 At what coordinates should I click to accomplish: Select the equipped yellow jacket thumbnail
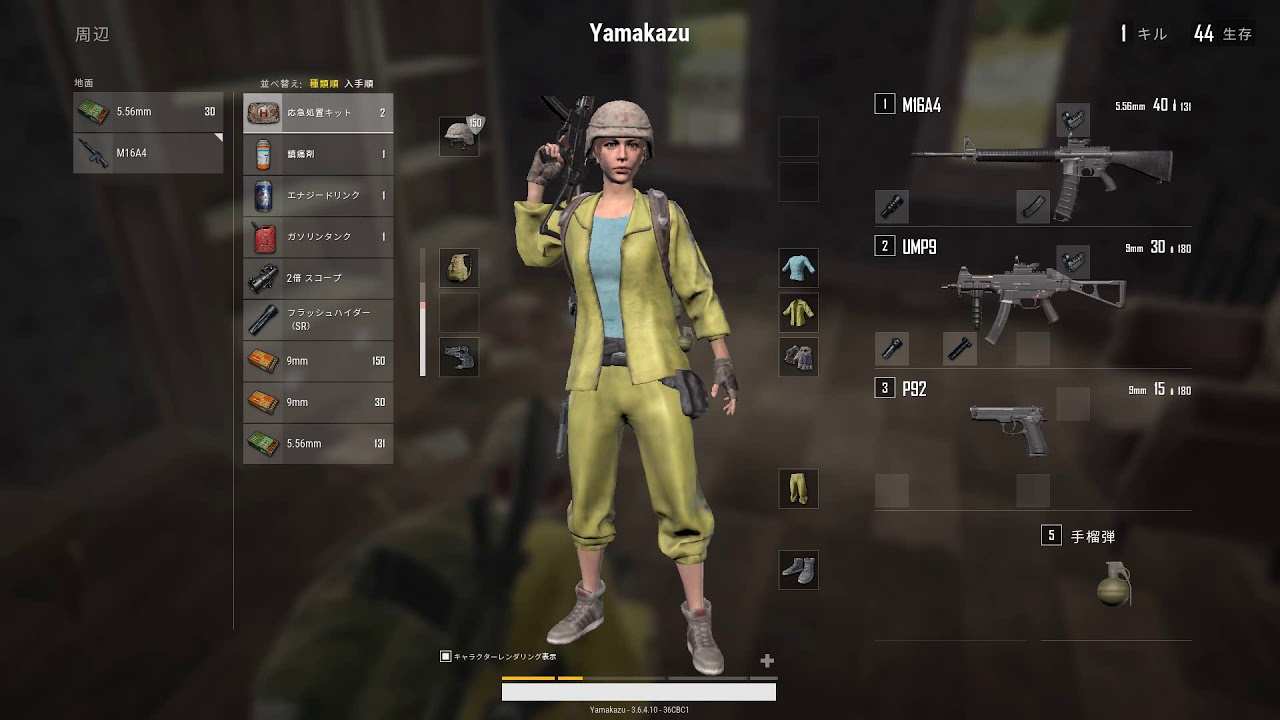click(798, 311)
